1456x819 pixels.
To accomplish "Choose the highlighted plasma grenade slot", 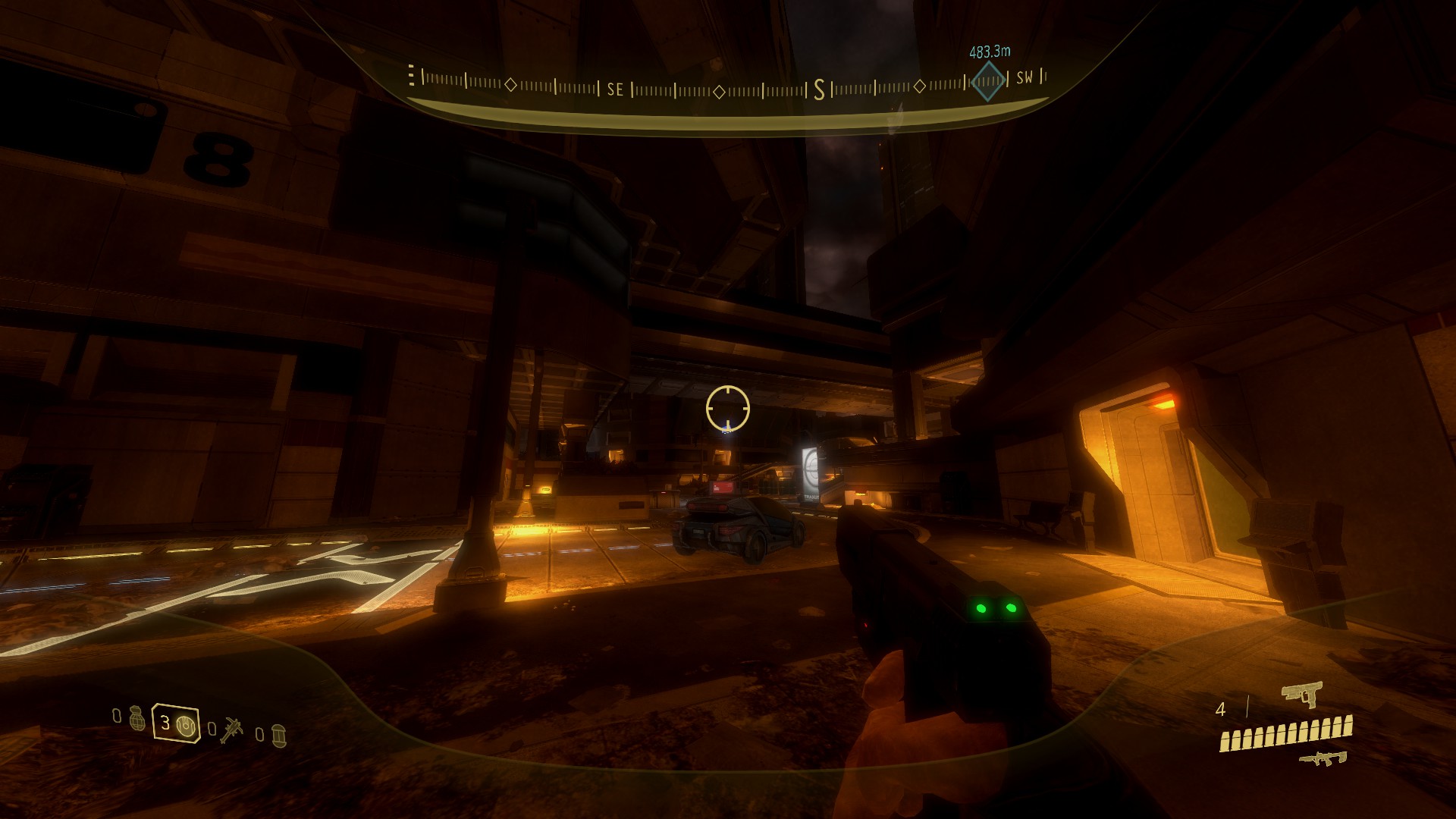I will 176,723.
